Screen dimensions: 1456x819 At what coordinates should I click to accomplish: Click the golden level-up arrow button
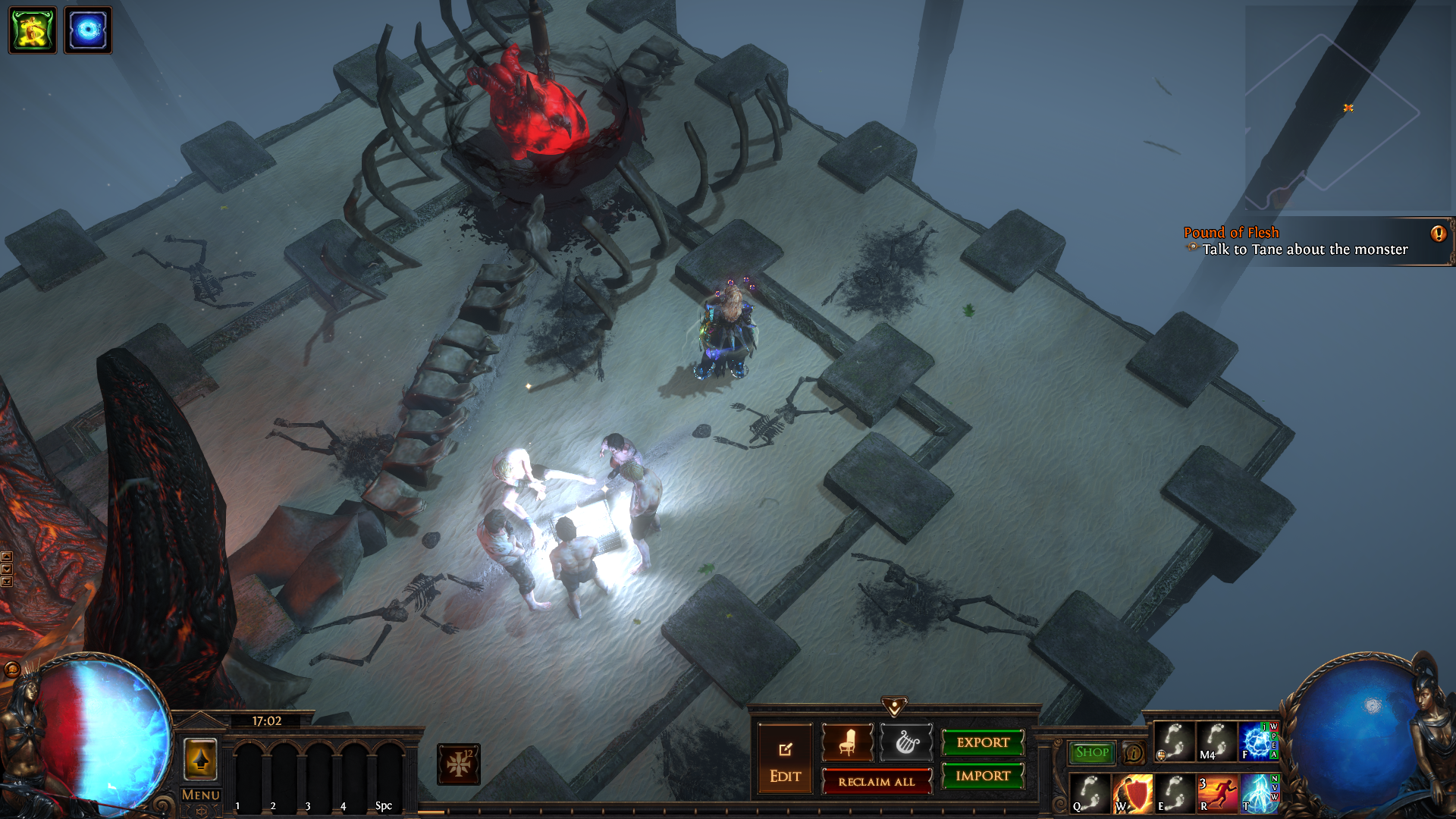click(200, 759)
